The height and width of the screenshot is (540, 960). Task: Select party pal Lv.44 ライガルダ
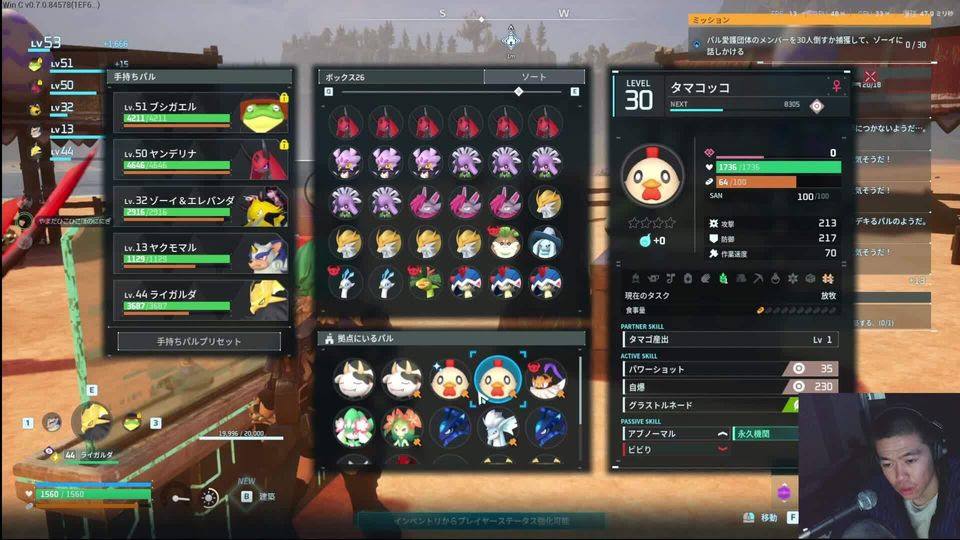200,299
